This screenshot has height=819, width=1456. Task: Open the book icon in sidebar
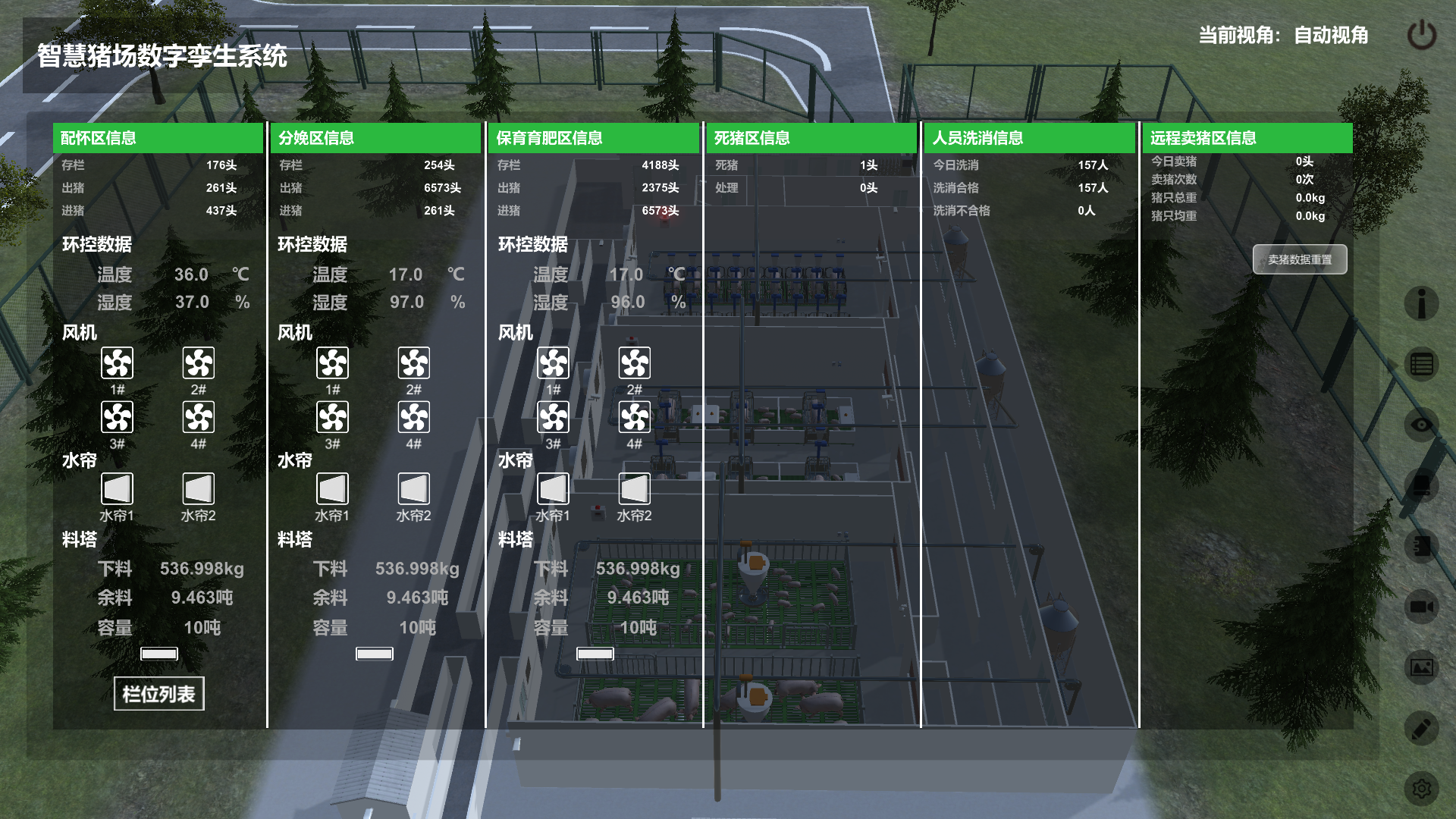[x=1421, y=485]
